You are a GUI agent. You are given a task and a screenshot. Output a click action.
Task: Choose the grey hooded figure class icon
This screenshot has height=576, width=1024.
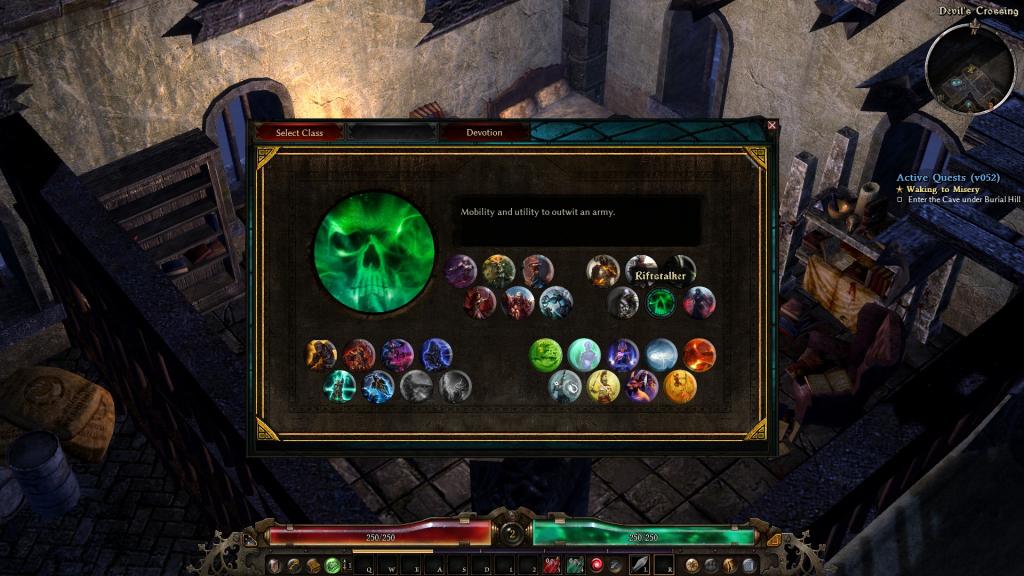click(416, 386)
